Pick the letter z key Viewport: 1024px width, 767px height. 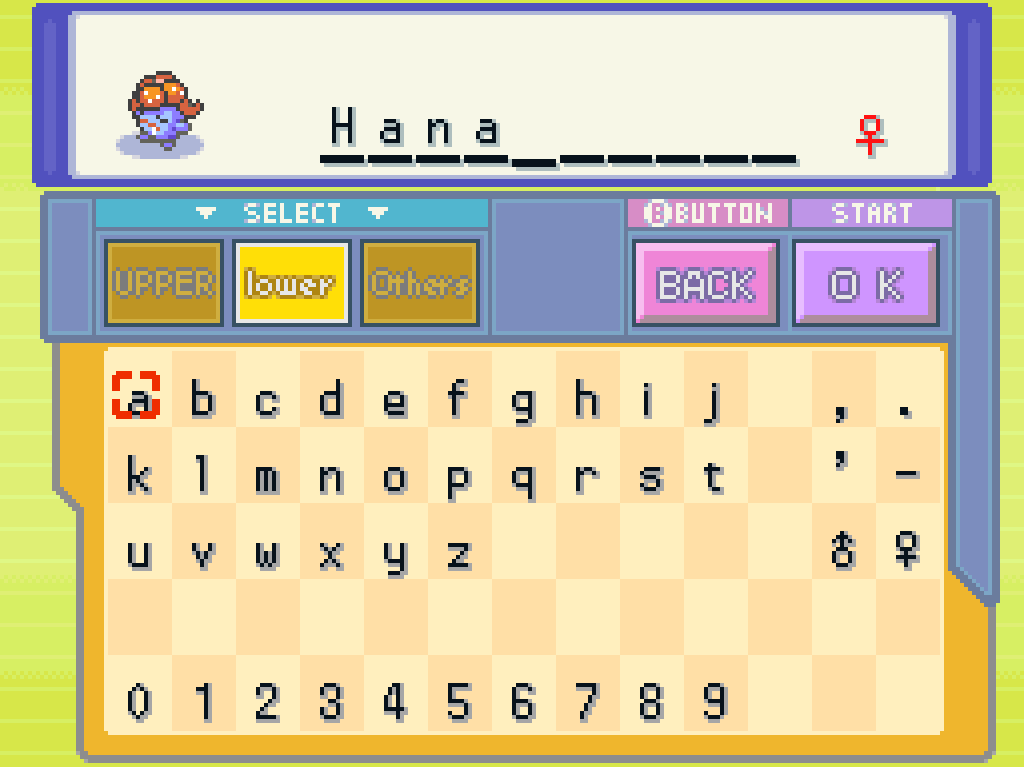(x=459, y=553)
